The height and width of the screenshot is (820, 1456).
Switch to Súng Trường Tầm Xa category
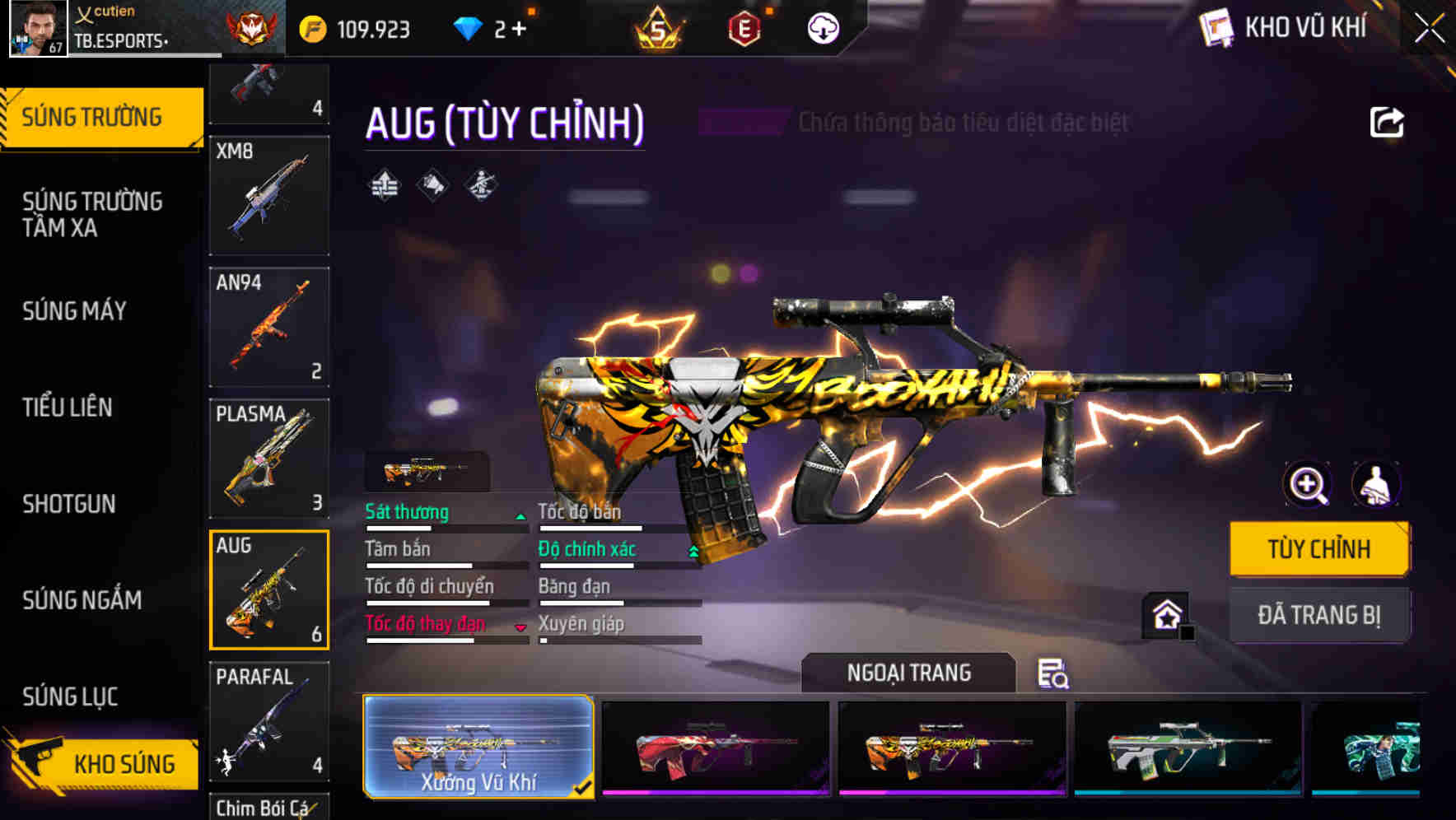click(x=92, y=214)
